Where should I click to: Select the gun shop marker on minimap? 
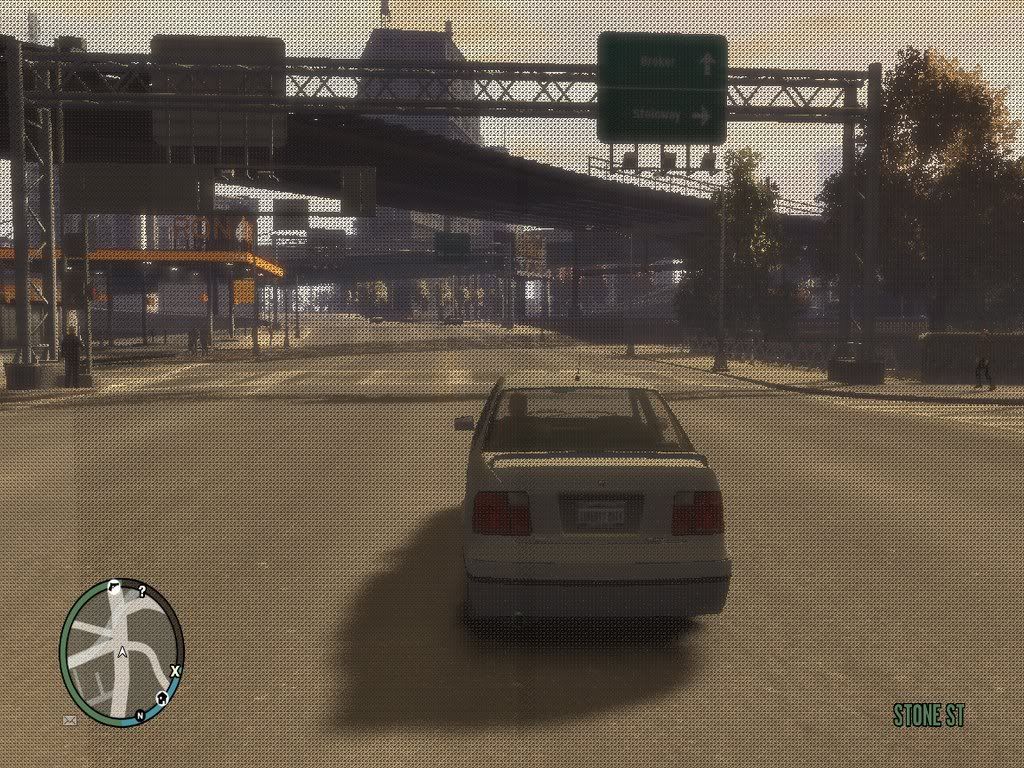(x=114, y=588)
